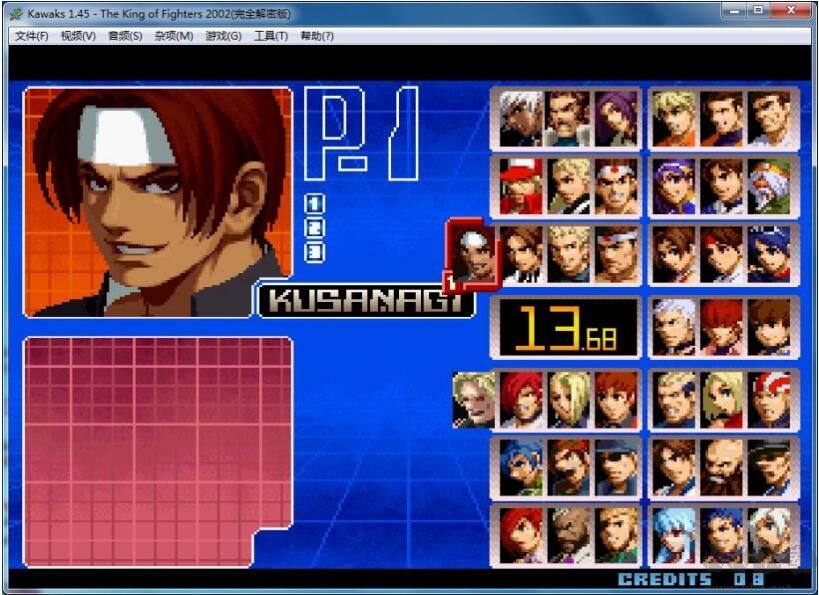Choose Kula with light blue hair

(674, 534)
